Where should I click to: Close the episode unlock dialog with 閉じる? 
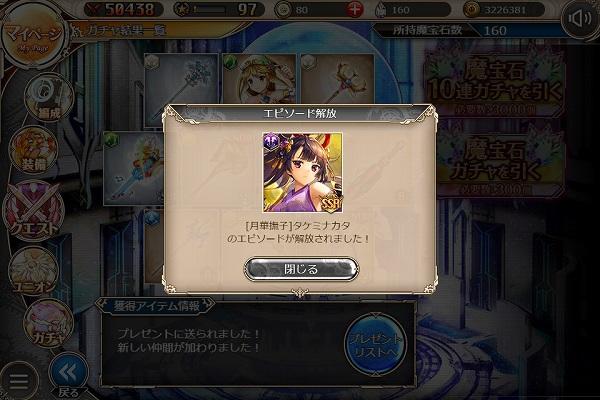point(301,269)
